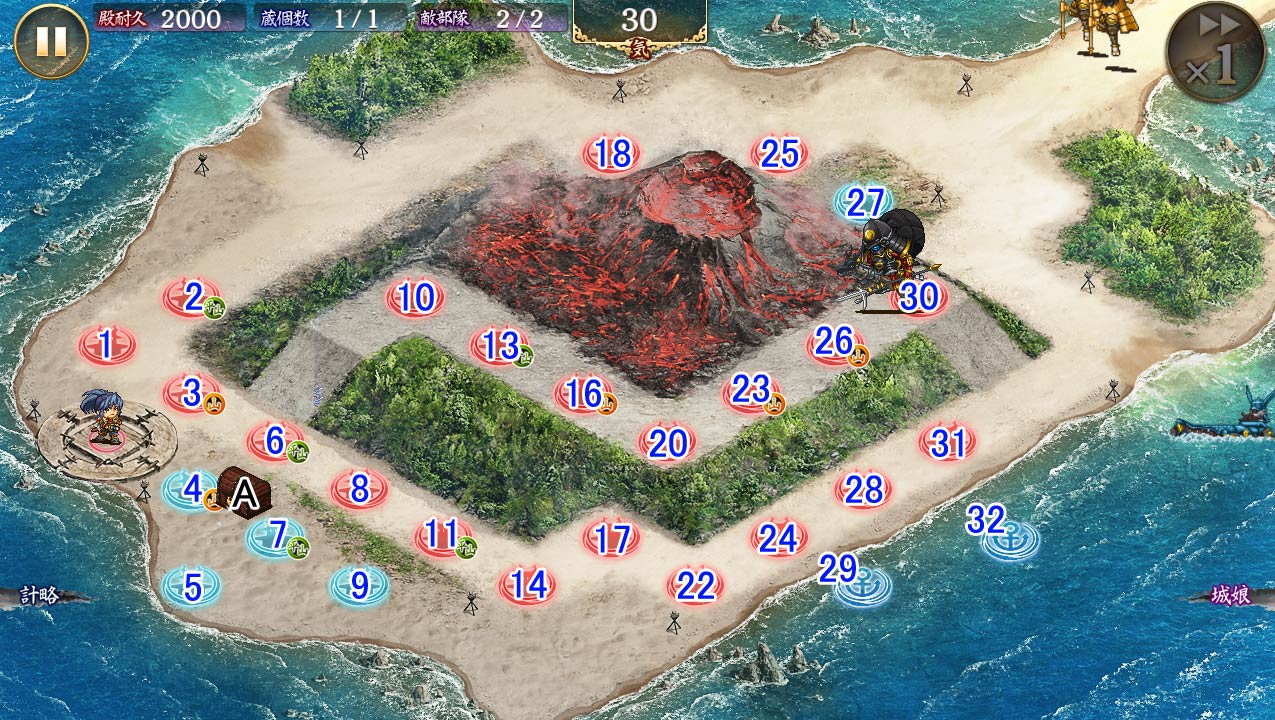Choose deployment tile number 25
The image size is (1275, 720).
coord(779,155)
